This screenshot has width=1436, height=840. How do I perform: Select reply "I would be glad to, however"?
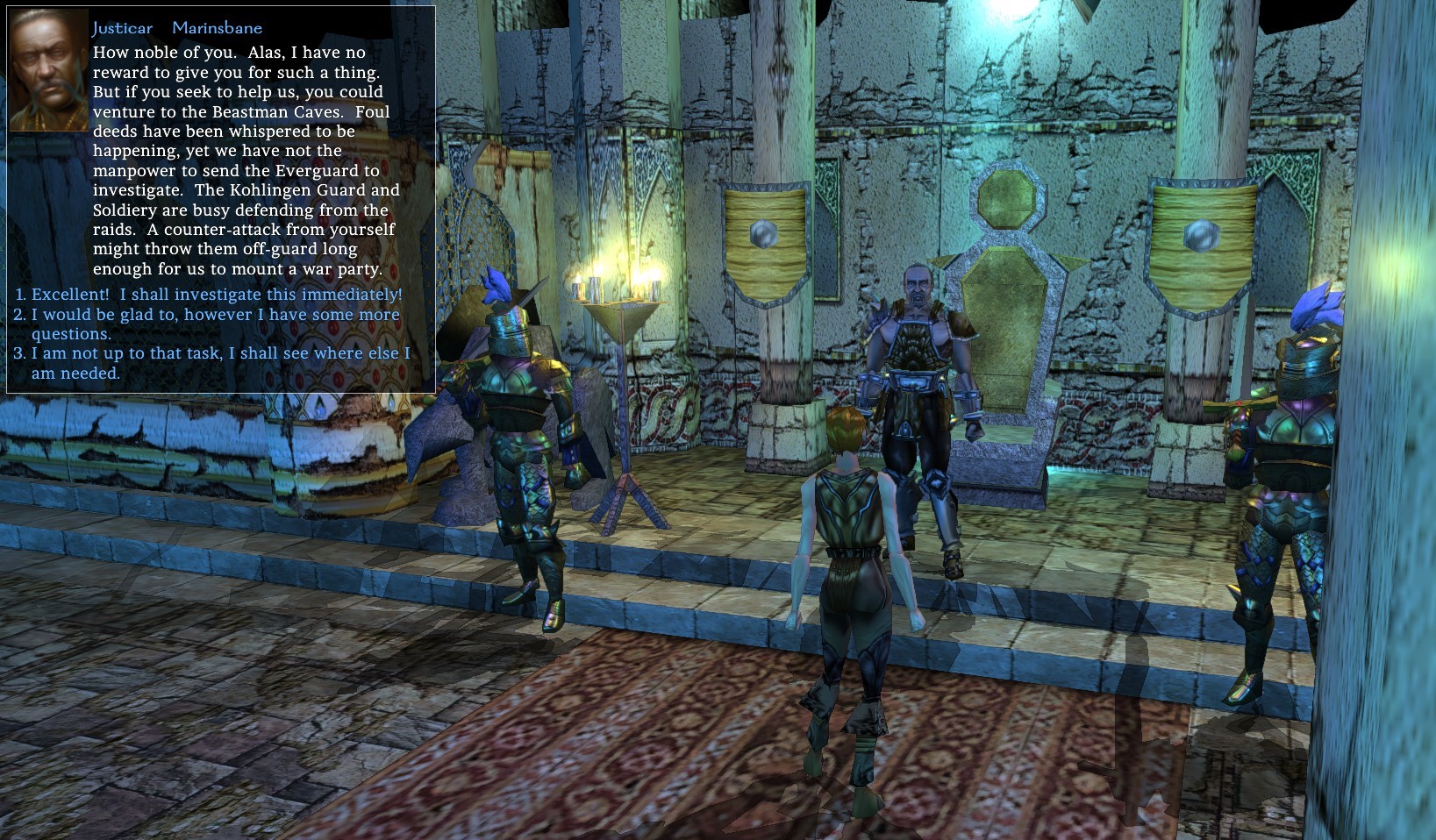tap(215, 315)
